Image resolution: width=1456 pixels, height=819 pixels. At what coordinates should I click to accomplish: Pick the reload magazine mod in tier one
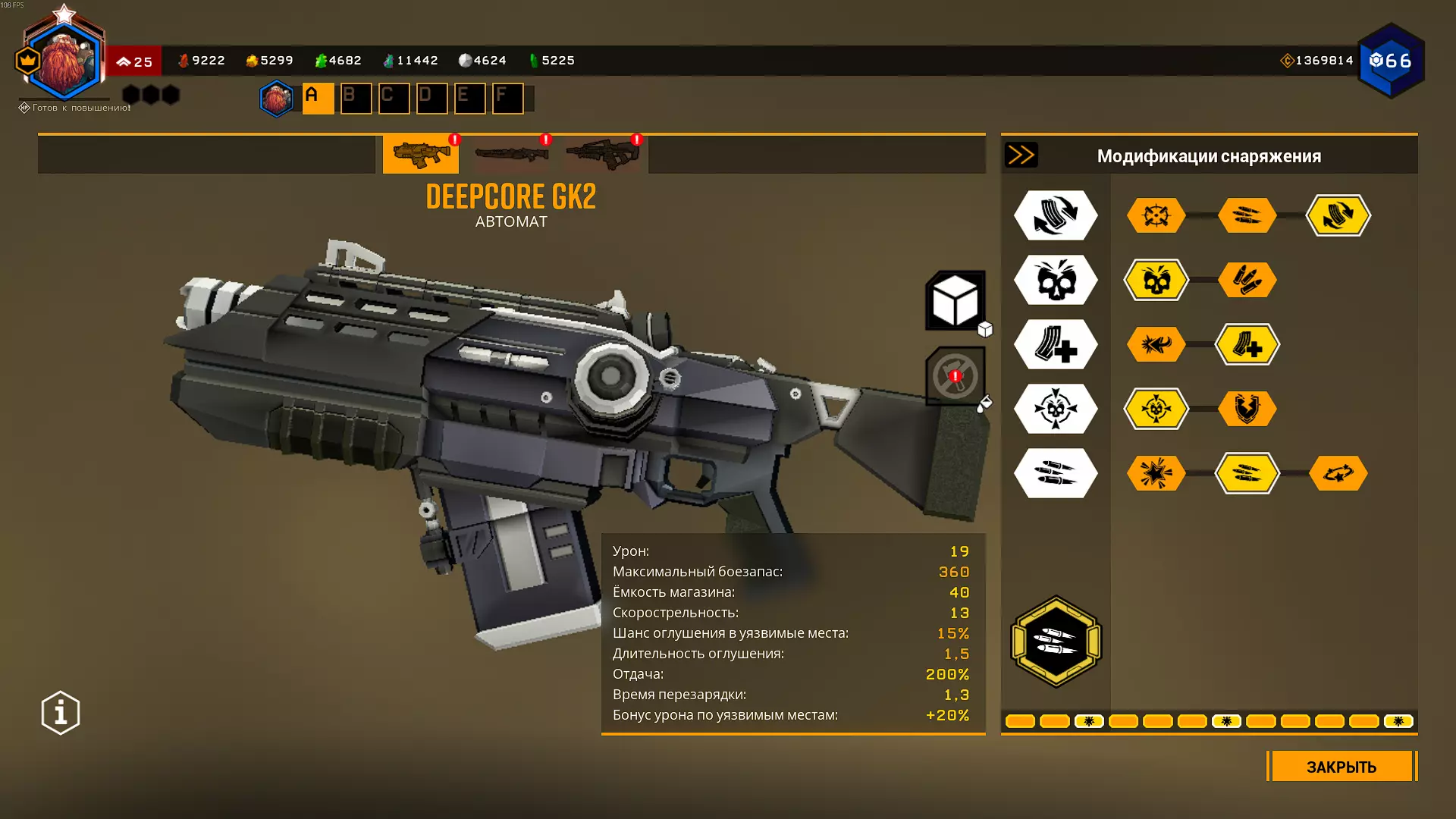(1338, 216)
